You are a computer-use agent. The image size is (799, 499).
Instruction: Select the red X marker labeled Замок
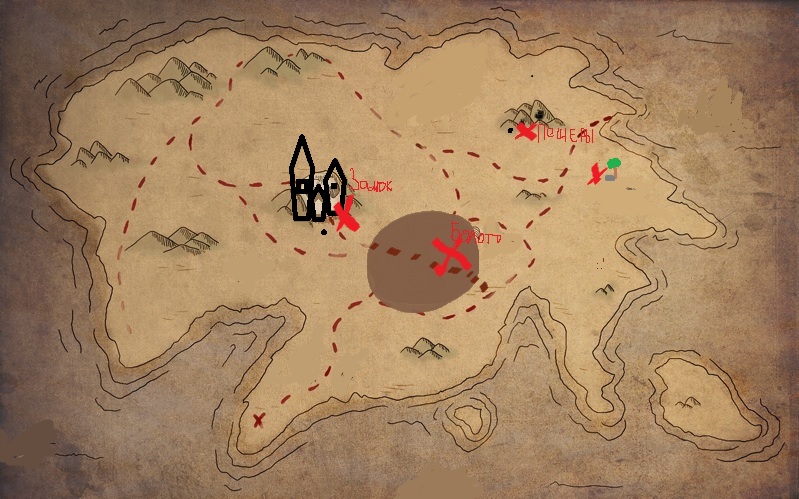(346, 214)
